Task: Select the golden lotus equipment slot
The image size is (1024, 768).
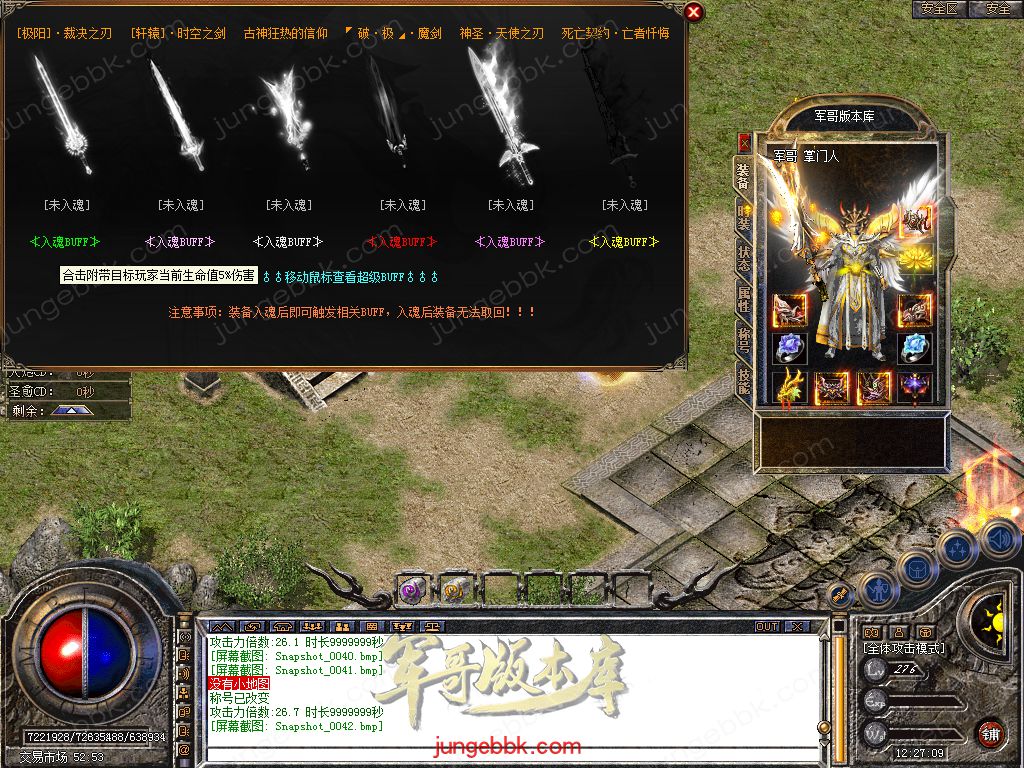Action: click(x=914, y=259)
